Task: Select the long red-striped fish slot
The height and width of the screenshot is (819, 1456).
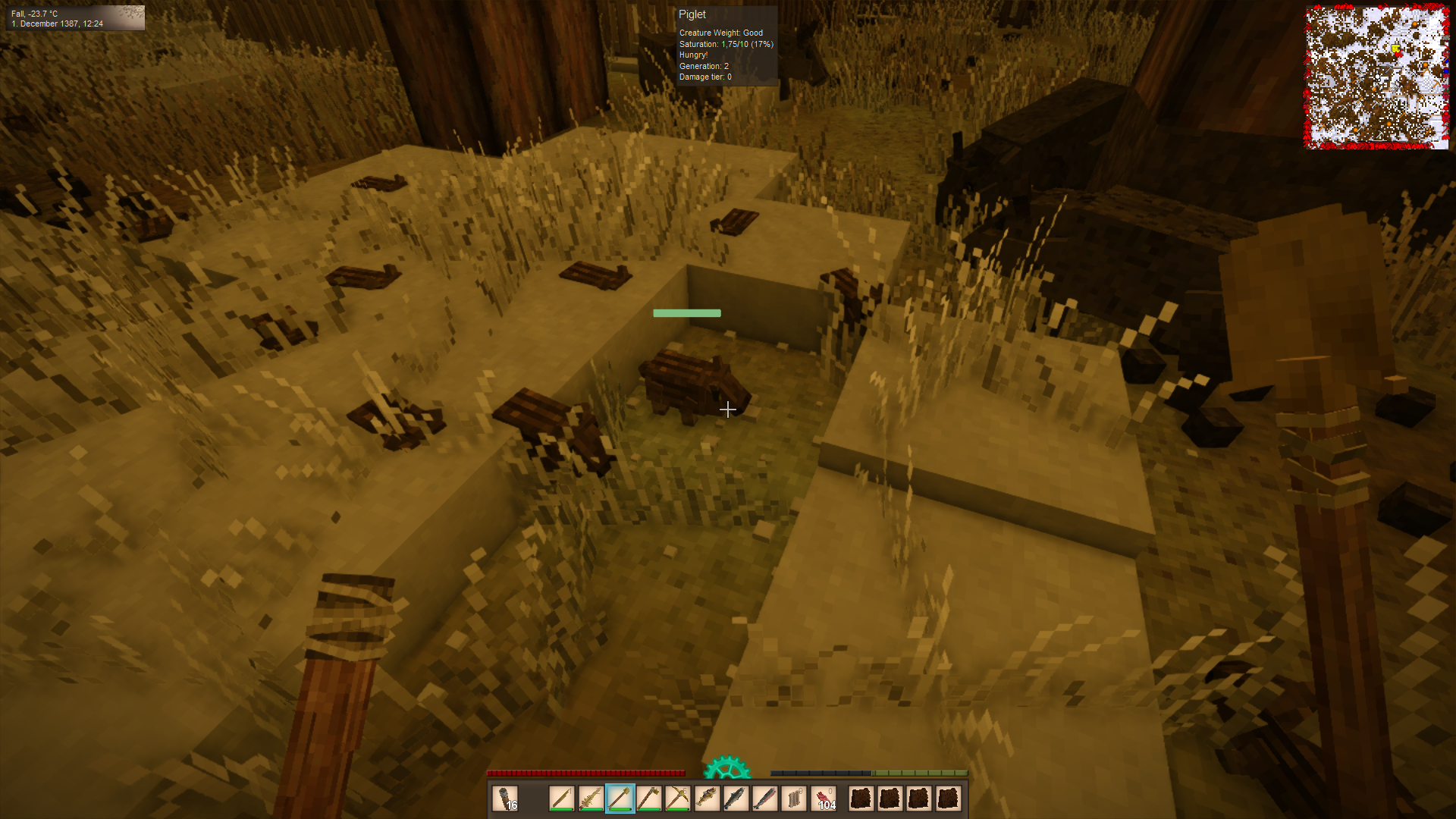Action: [x=764, y=799]
